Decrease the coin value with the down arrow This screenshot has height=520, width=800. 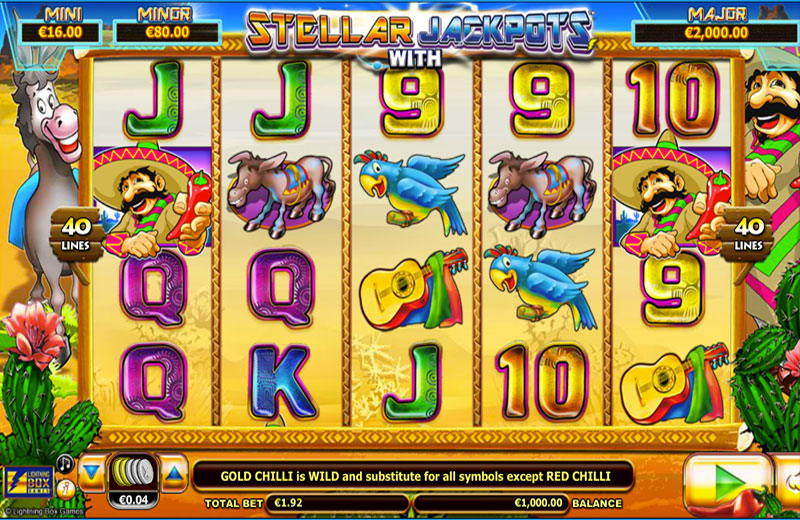click(91, 471)
